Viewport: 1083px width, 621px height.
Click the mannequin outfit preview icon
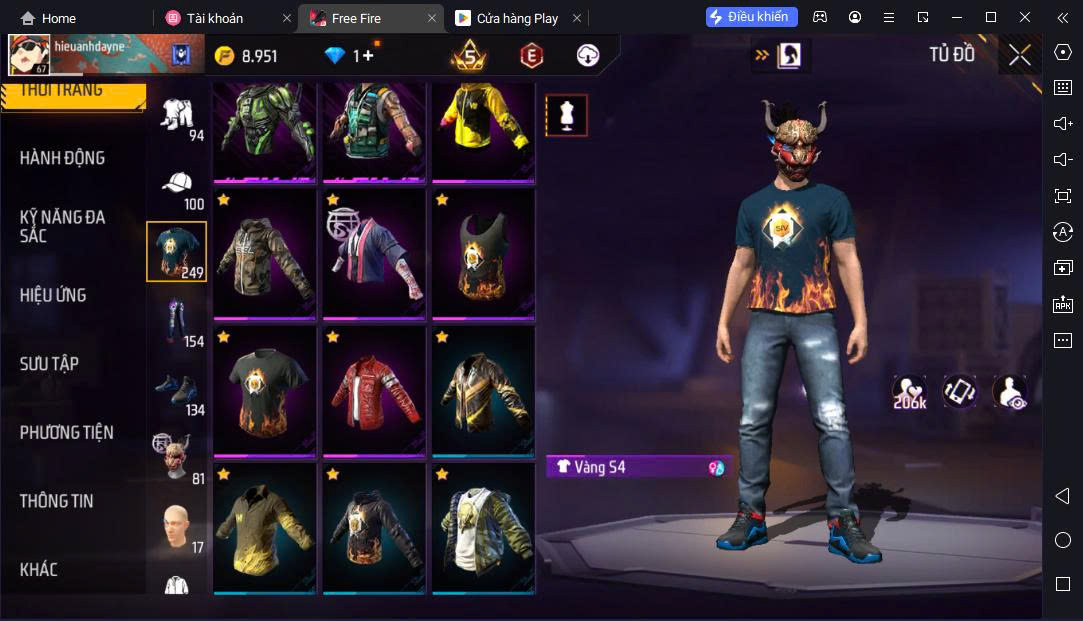(x=566, y=115)
